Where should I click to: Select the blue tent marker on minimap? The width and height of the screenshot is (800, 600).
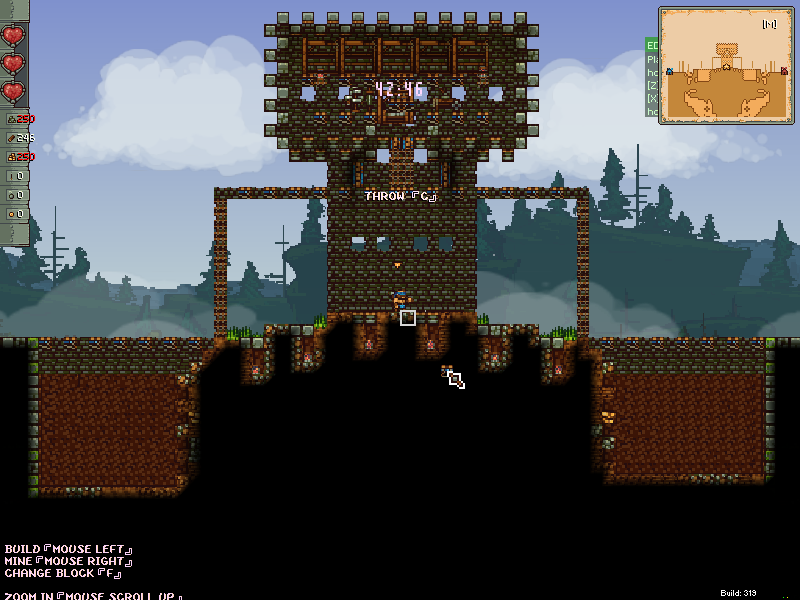tap(669, 71)
